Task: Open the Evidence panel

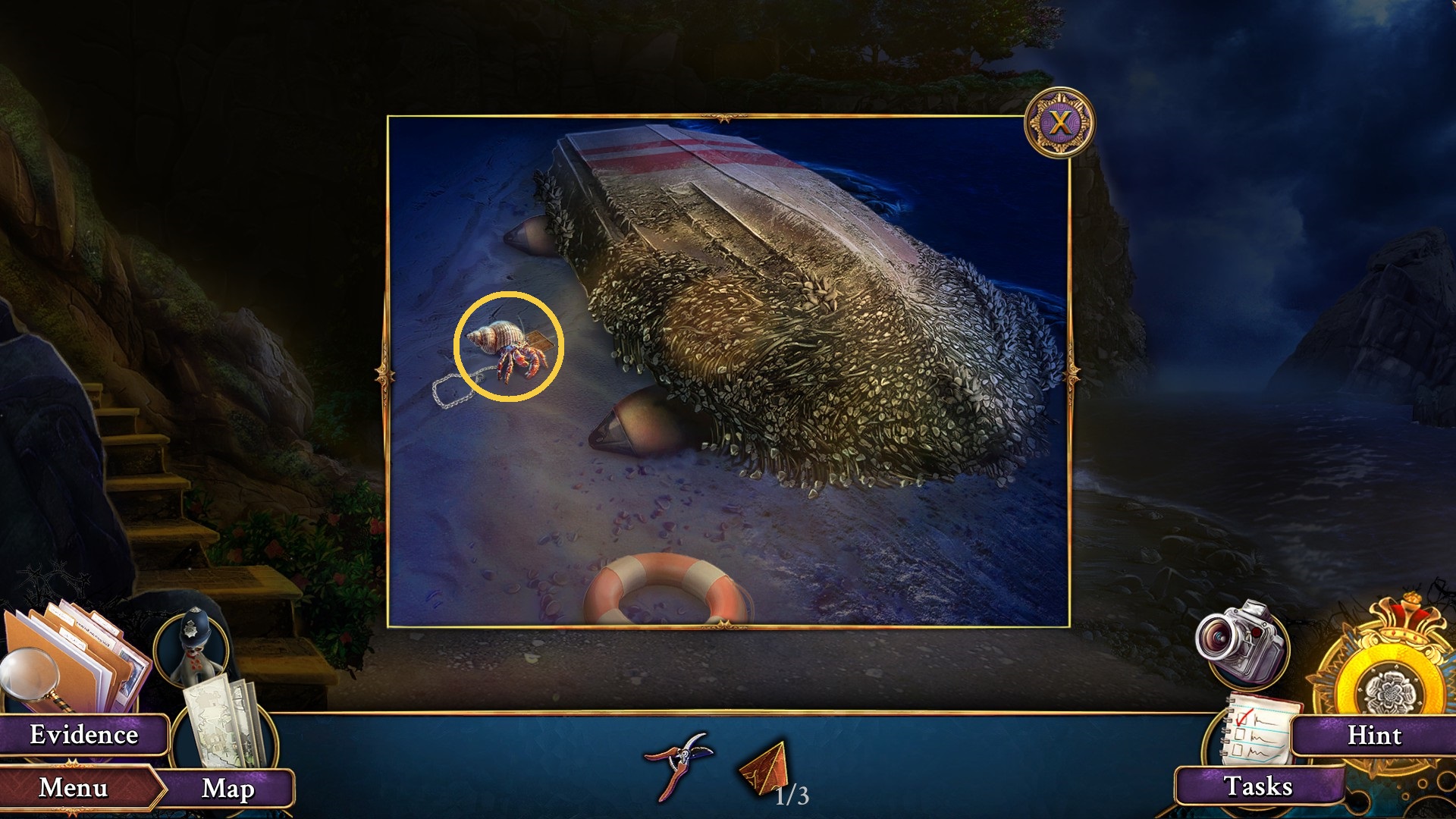Action: coord(82,734)
